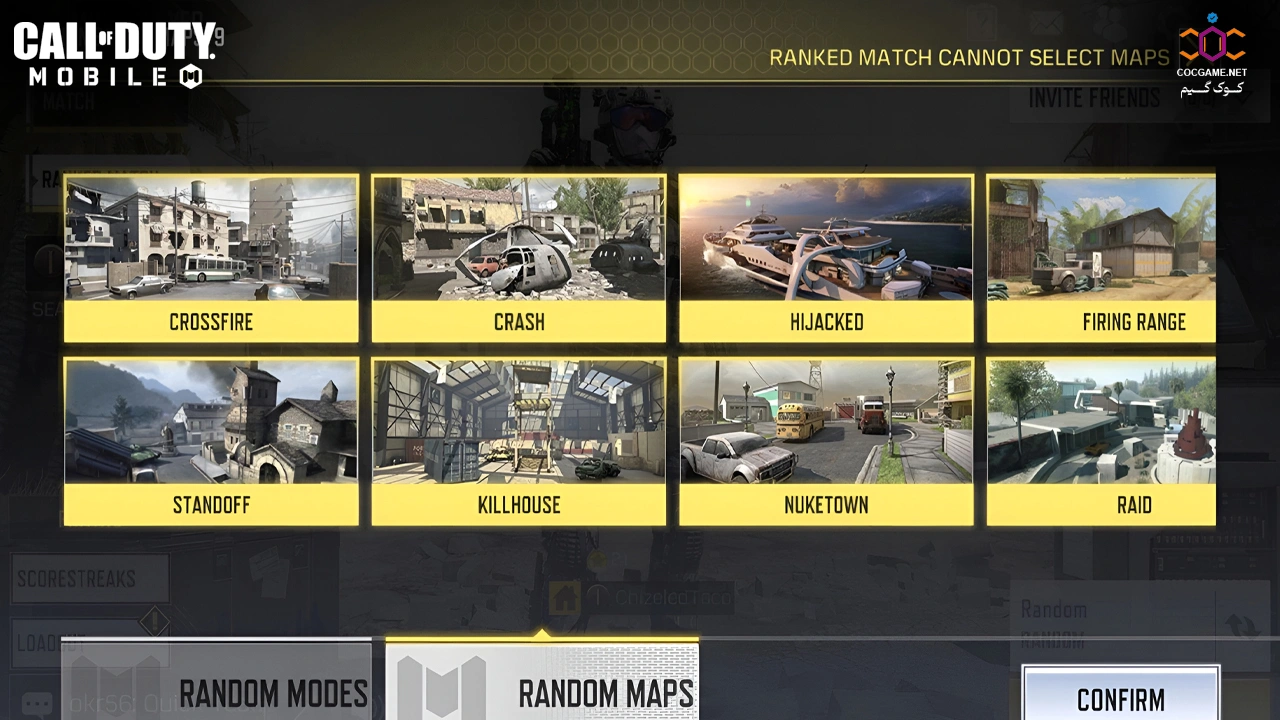Select the Killhouse map

518,441
